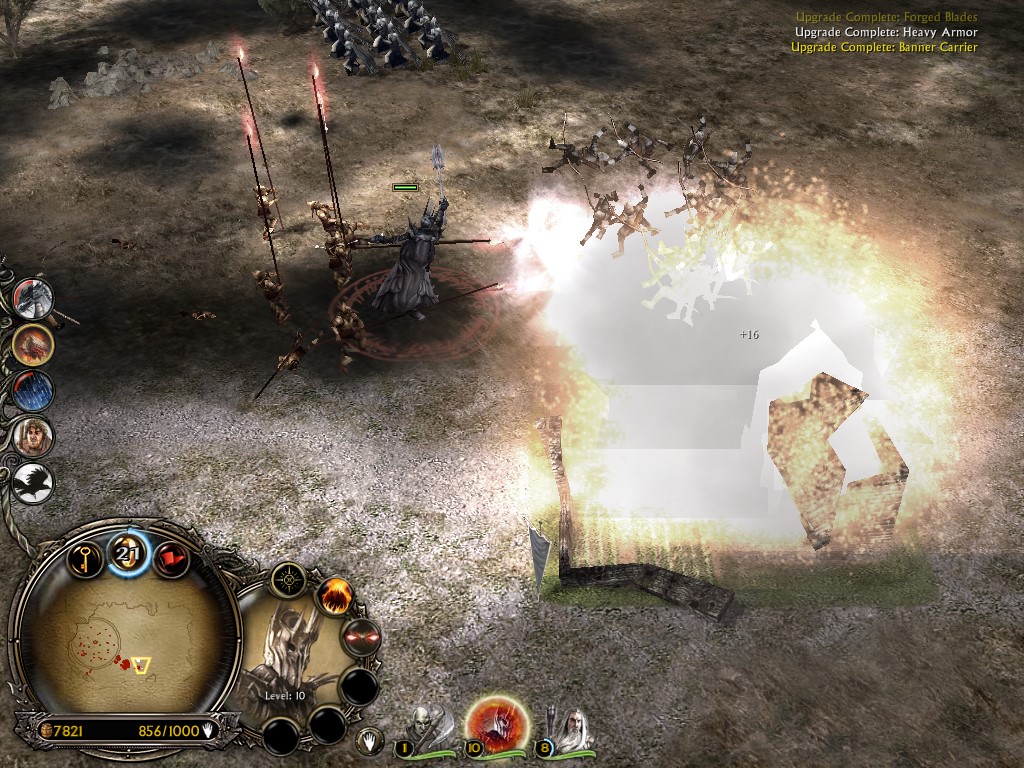Use the glowing red eyes ability
Viewport: 1024px width, 768px height.
coord(361,637)
